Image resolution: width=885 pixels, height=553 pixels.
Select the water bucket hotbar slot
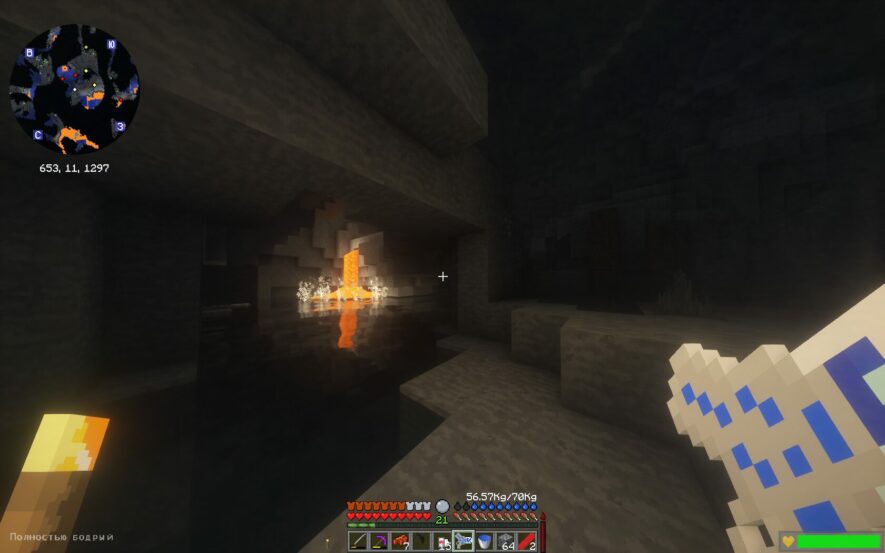(484, 541)
